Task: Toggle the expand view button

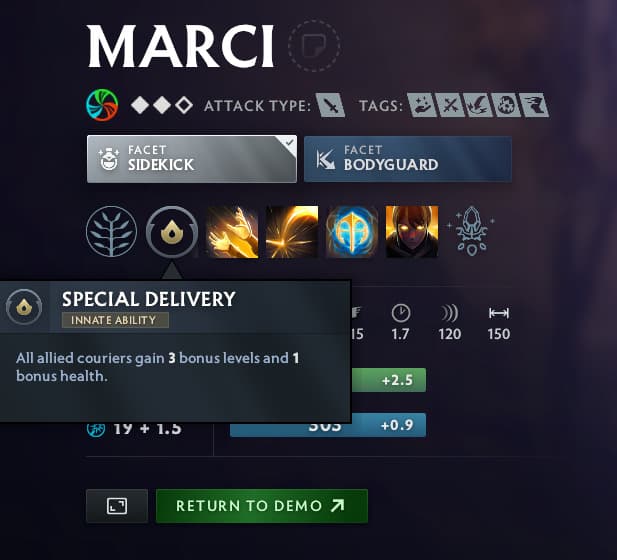Action: [117, 506]
